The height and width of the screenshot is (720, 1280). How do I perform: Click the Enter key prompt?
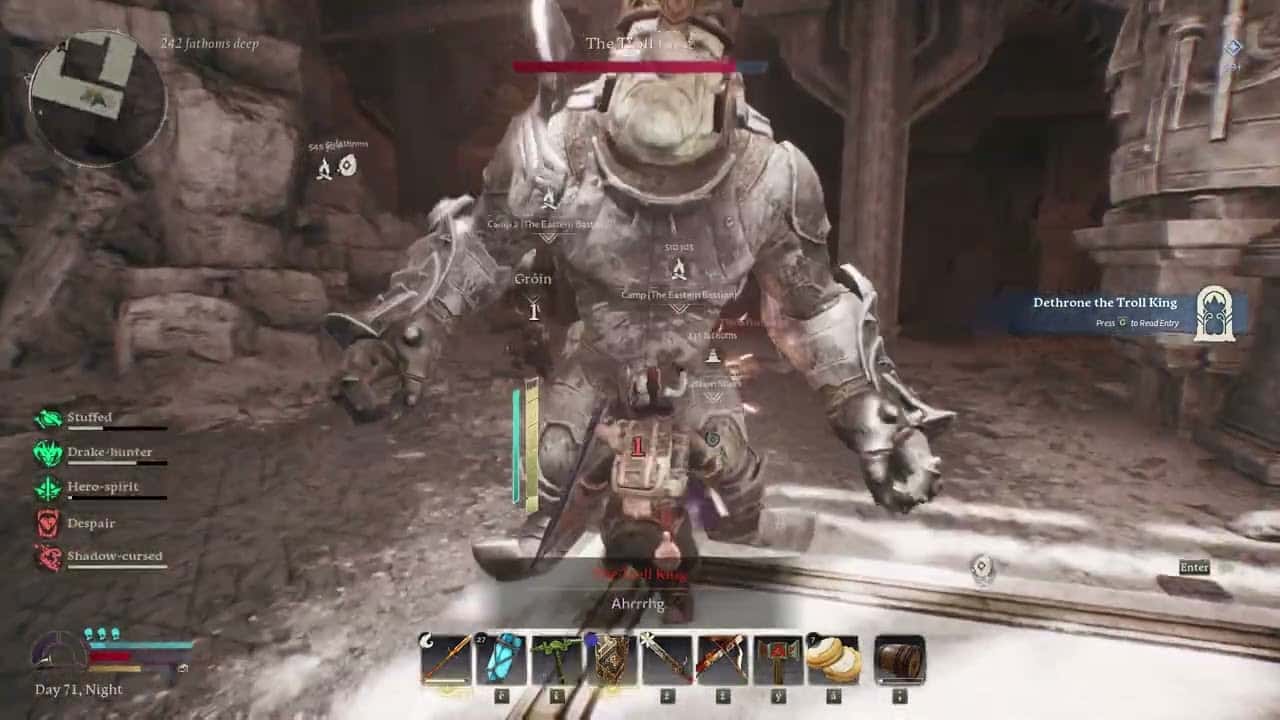pyautogui.click(x=1194, y=567)
